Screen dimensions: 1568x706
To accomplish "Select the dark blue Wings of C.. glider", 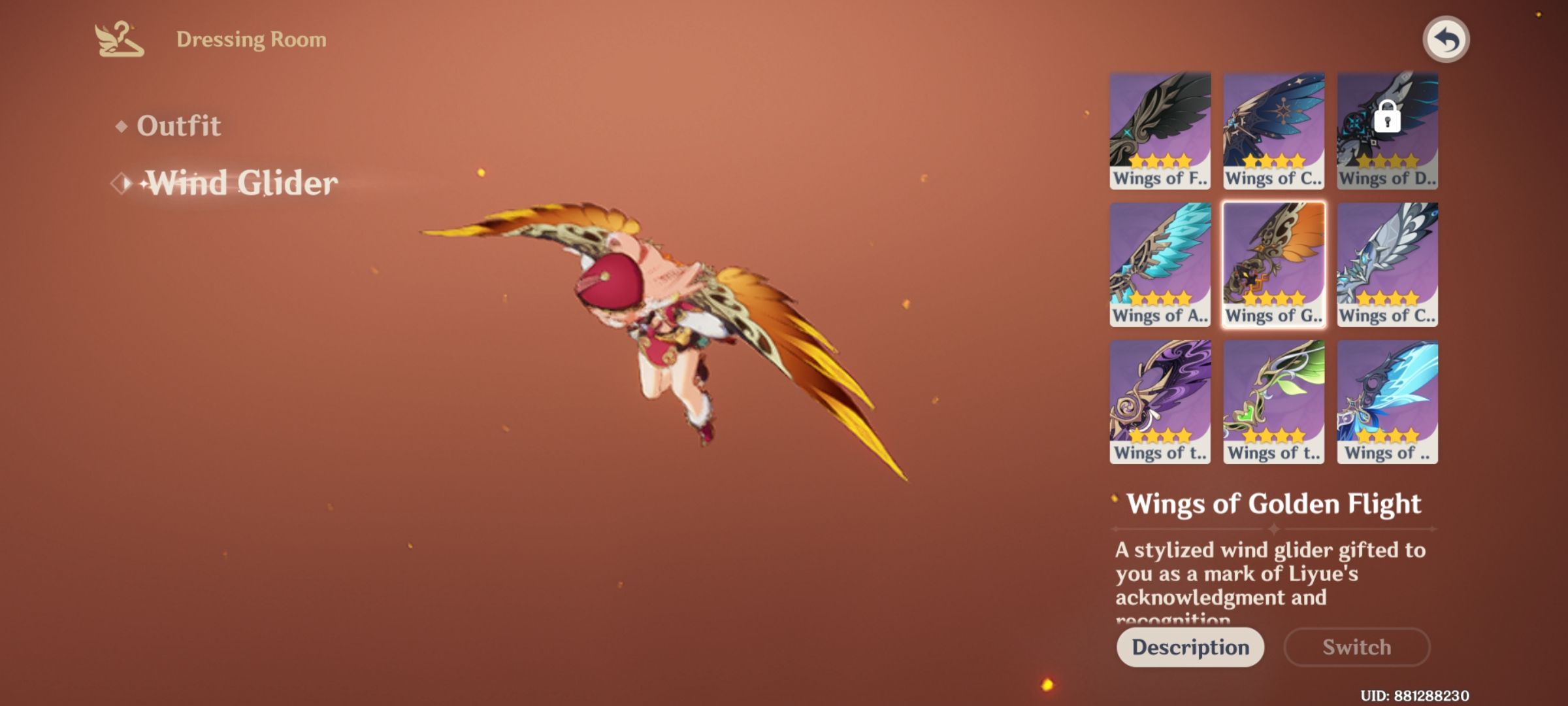I will (x=1273, y=127).
